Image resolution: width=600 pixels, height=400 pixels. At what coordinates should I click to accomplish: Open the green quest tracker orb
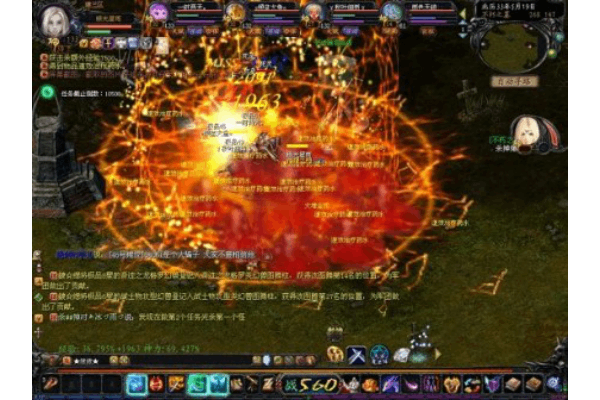coord(47,92)
